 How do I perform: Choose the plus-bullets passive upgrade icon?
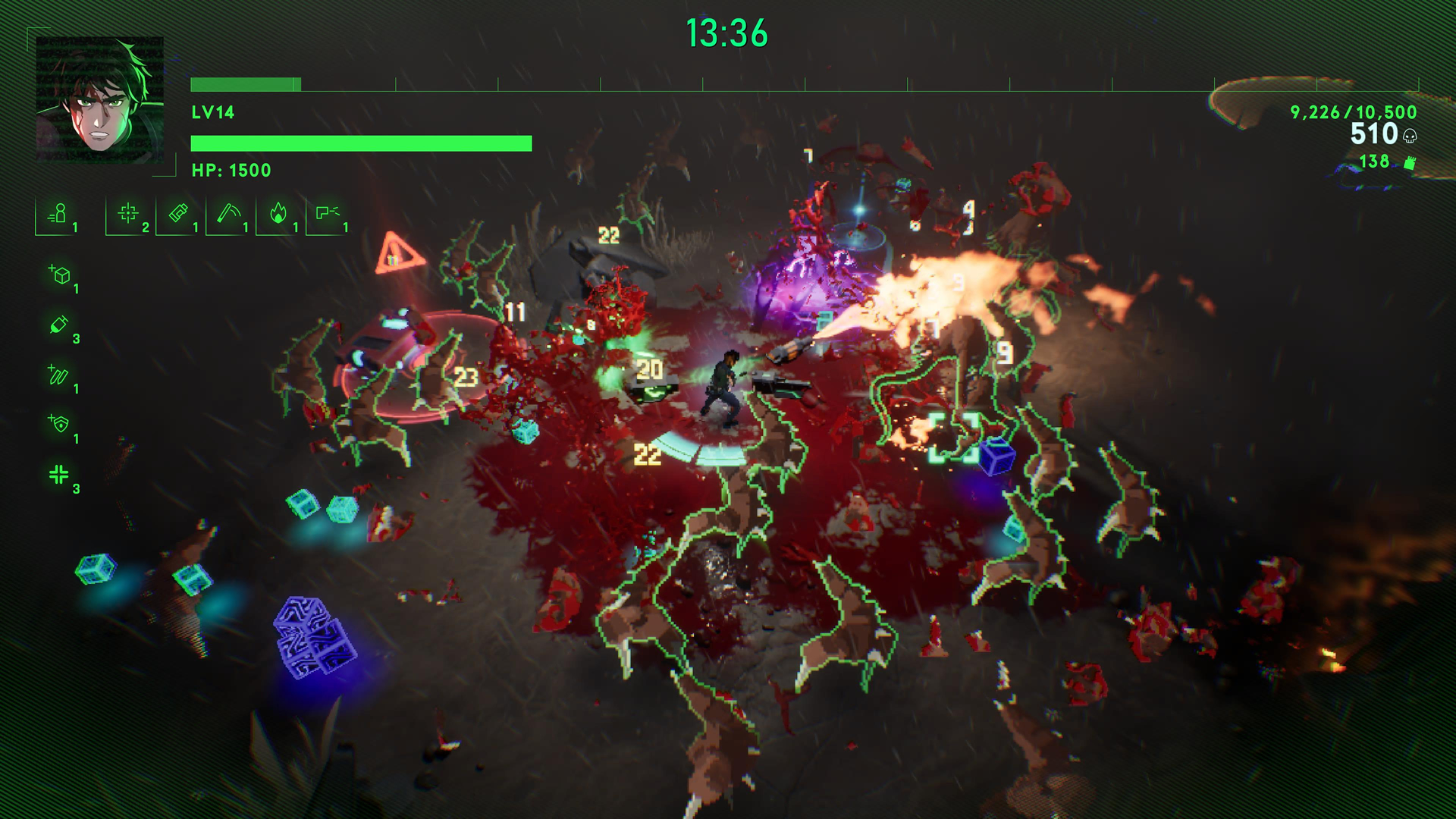[59, 375]
